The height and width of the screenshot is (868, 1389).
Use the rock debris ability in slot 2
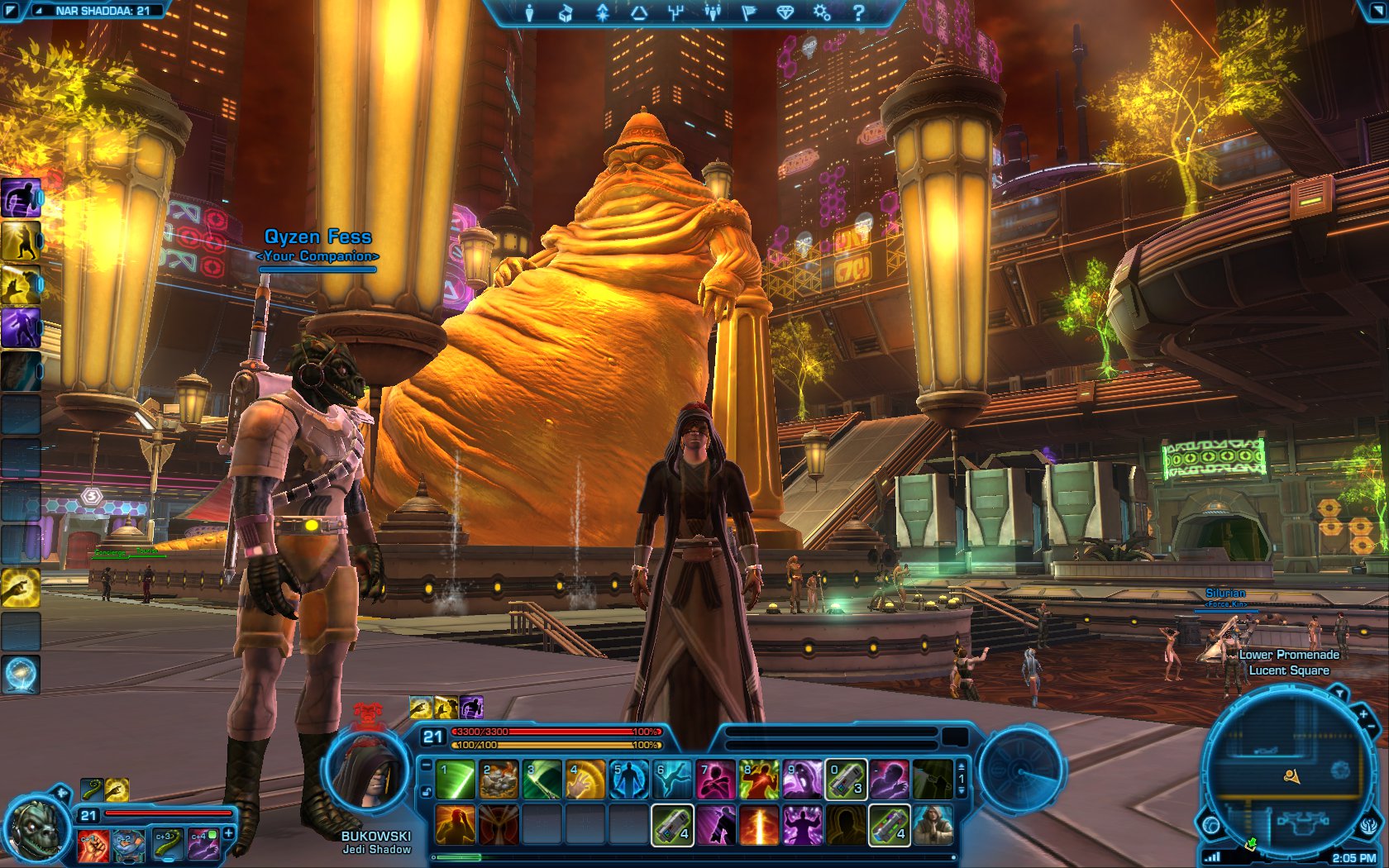pos(499,780)
